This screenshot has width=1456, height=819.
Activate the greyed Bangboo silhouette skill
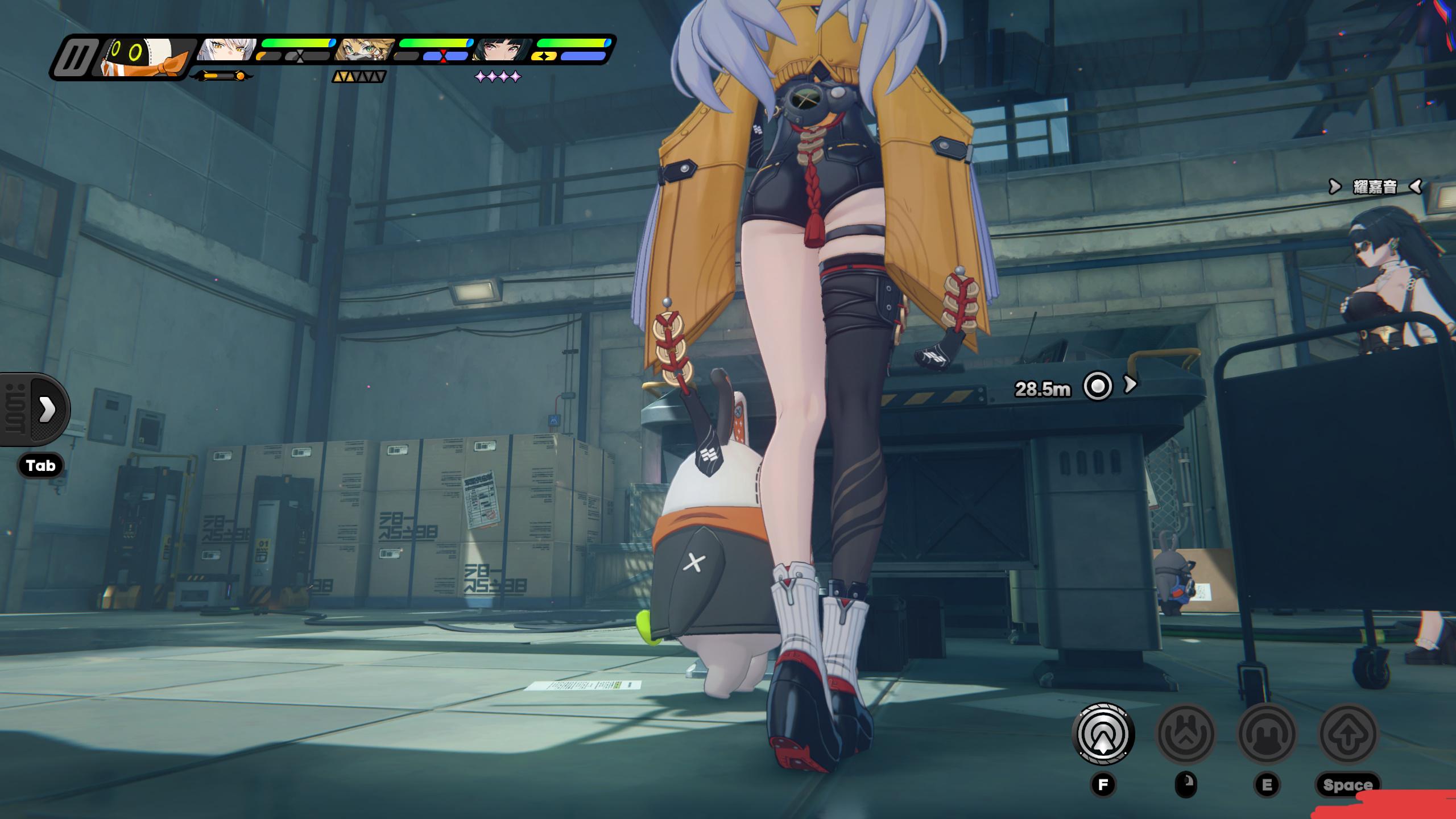(x=1267, y=734)
